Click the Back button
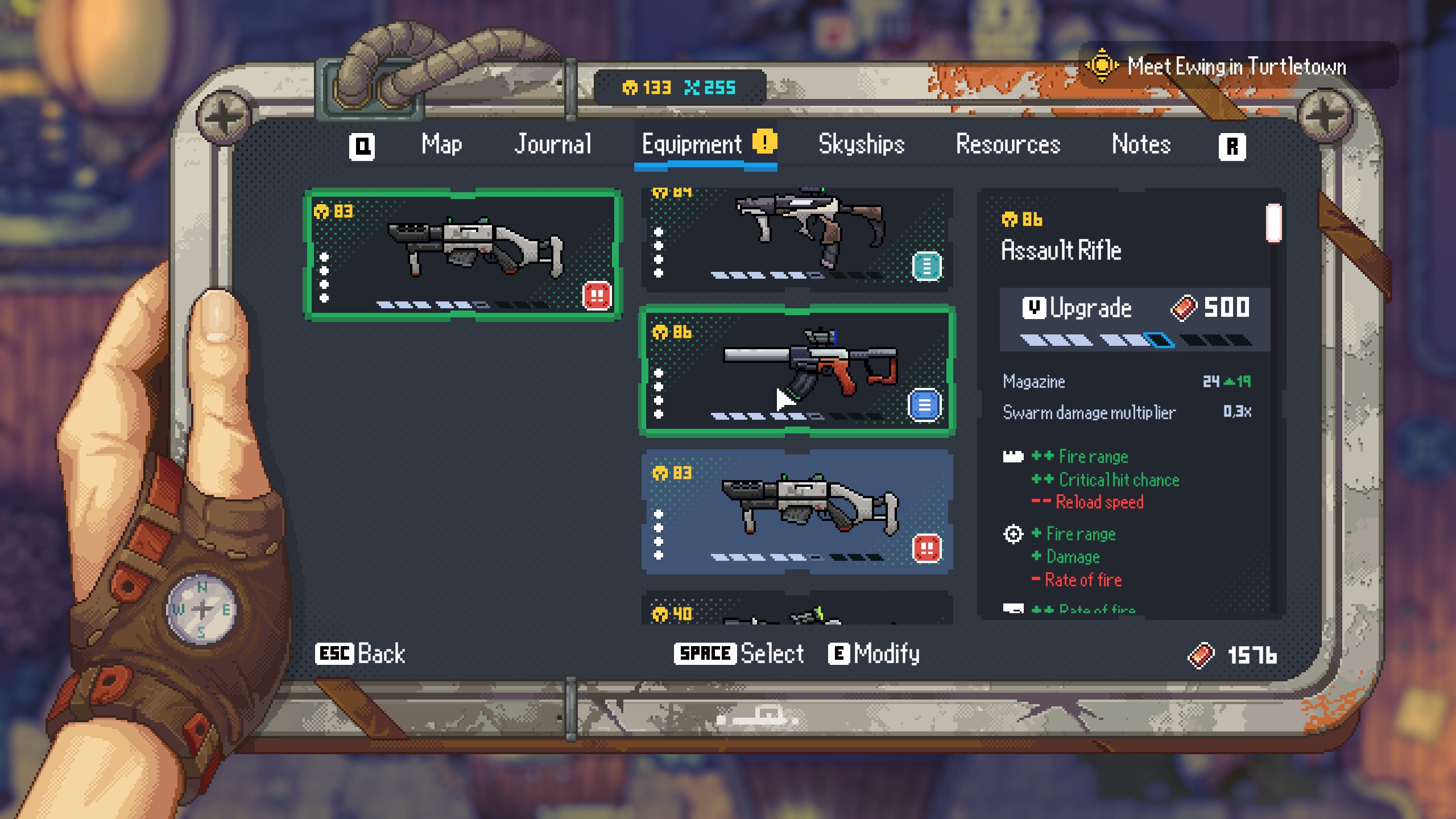 [361, 654]
